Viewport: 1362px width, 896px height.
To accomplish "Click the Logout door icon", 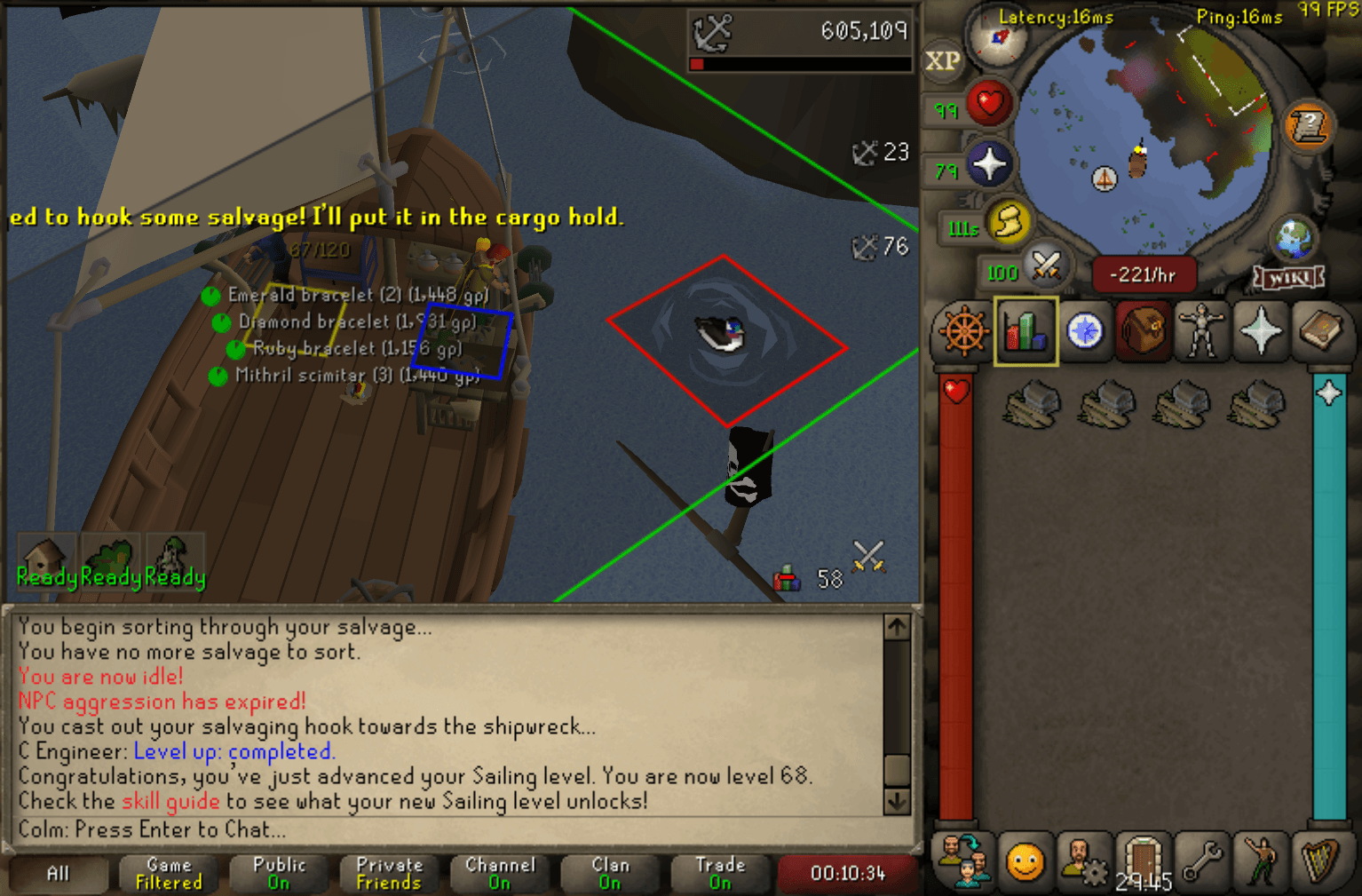I will tap(1144, 861).
